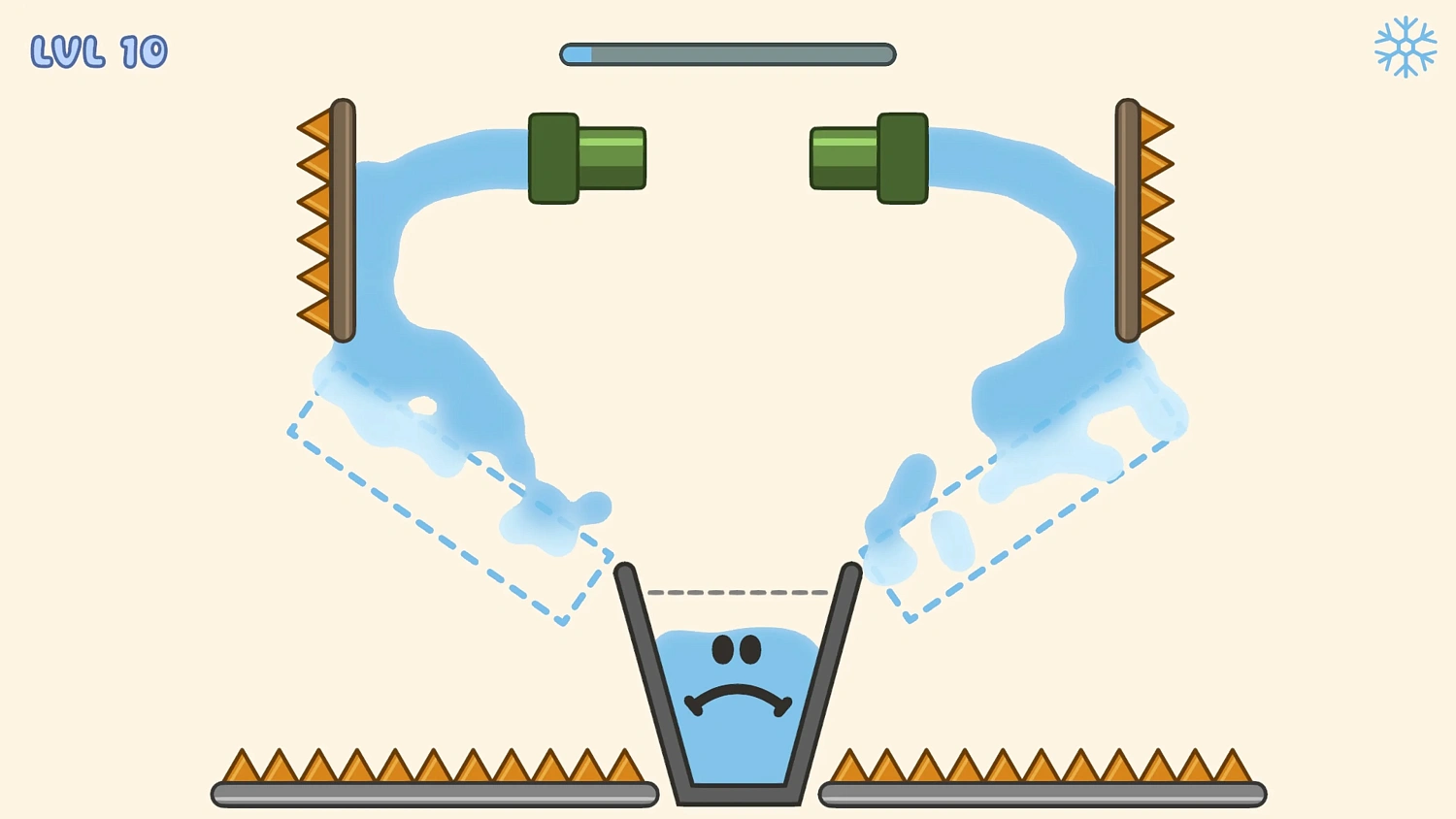Click the water fill progress bar at top
The width and height of the screenshot is (1456, 819).
(726, 55)
